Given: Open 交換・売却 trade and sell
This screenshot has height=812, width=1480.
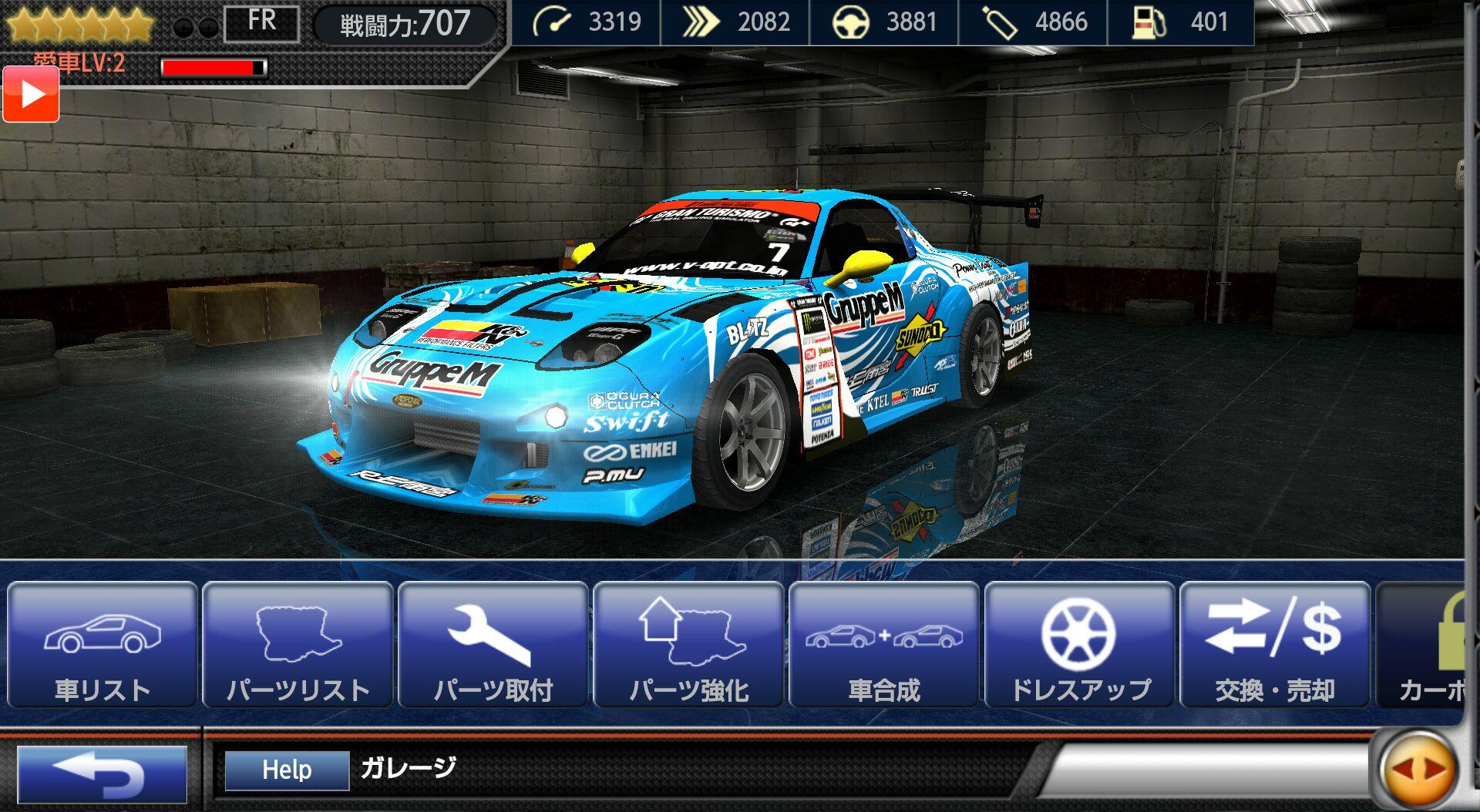Looking at the screenshot, I should (x=1275, y=646).
